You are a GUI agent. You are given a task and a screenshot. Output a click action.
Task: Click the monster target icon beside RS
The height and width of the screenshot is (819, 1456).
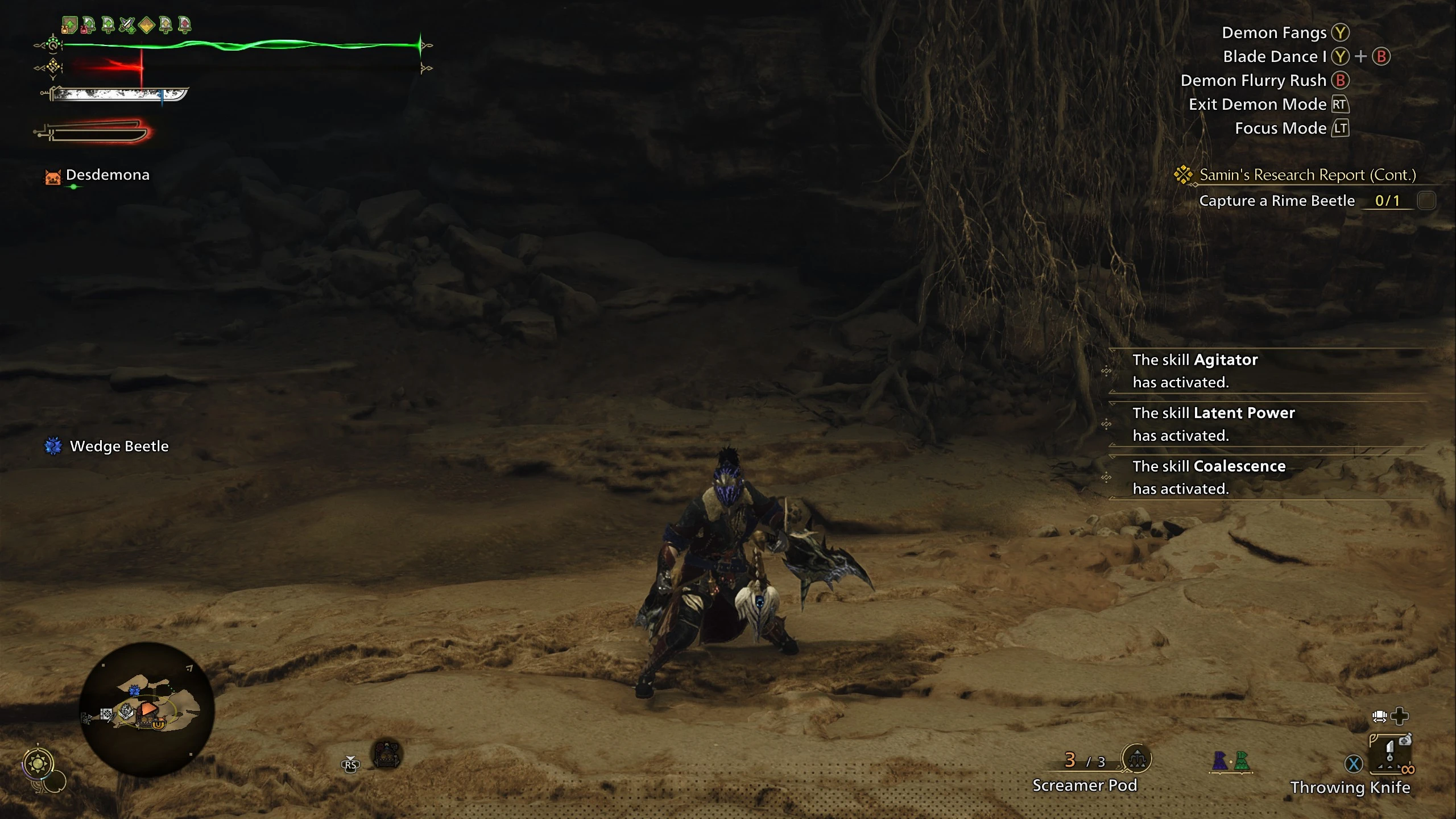point(387,755)
